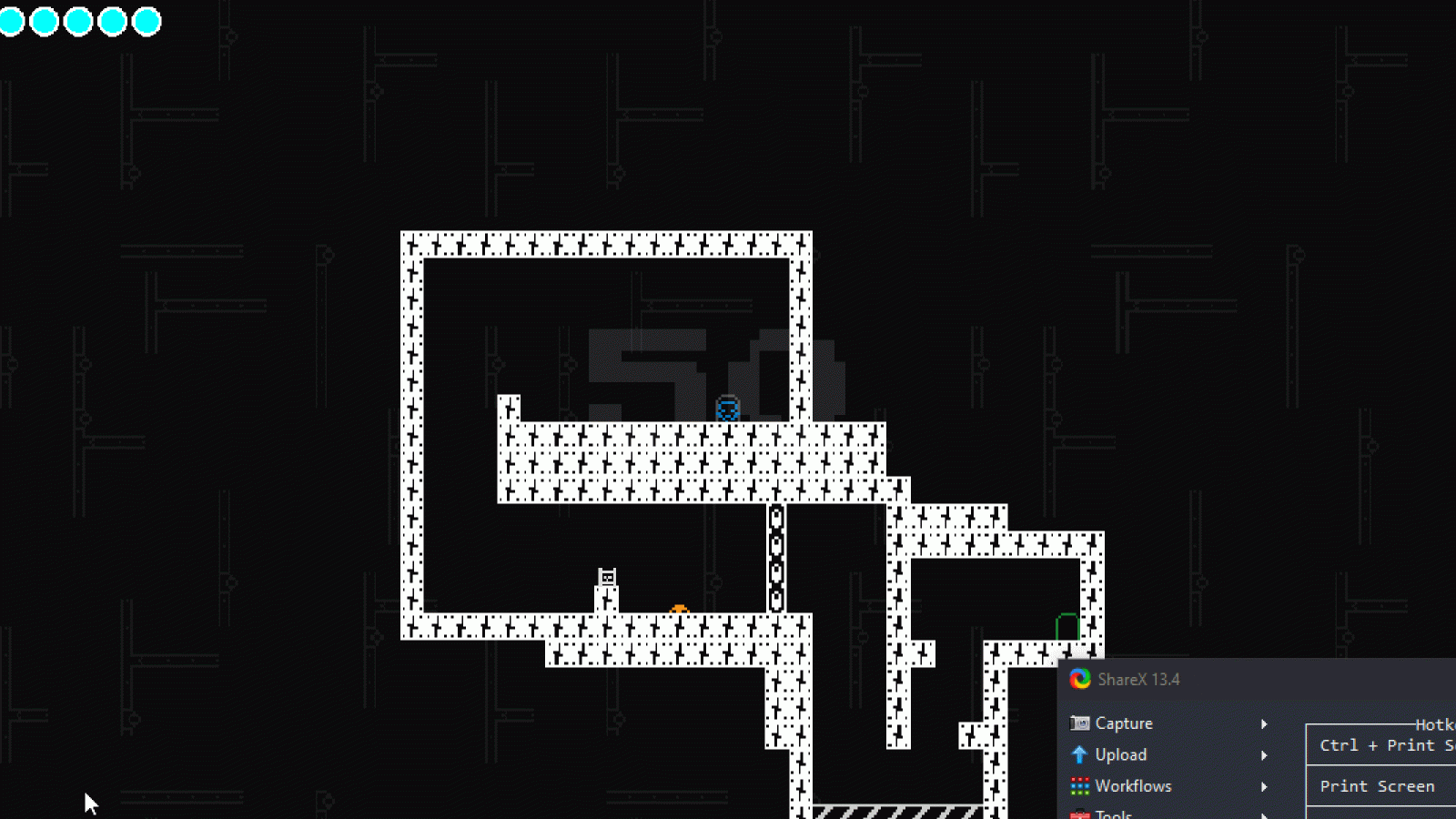1456x819 pixels.
Task: Click the ShareX logo icon
Action: click(1079, 679)
